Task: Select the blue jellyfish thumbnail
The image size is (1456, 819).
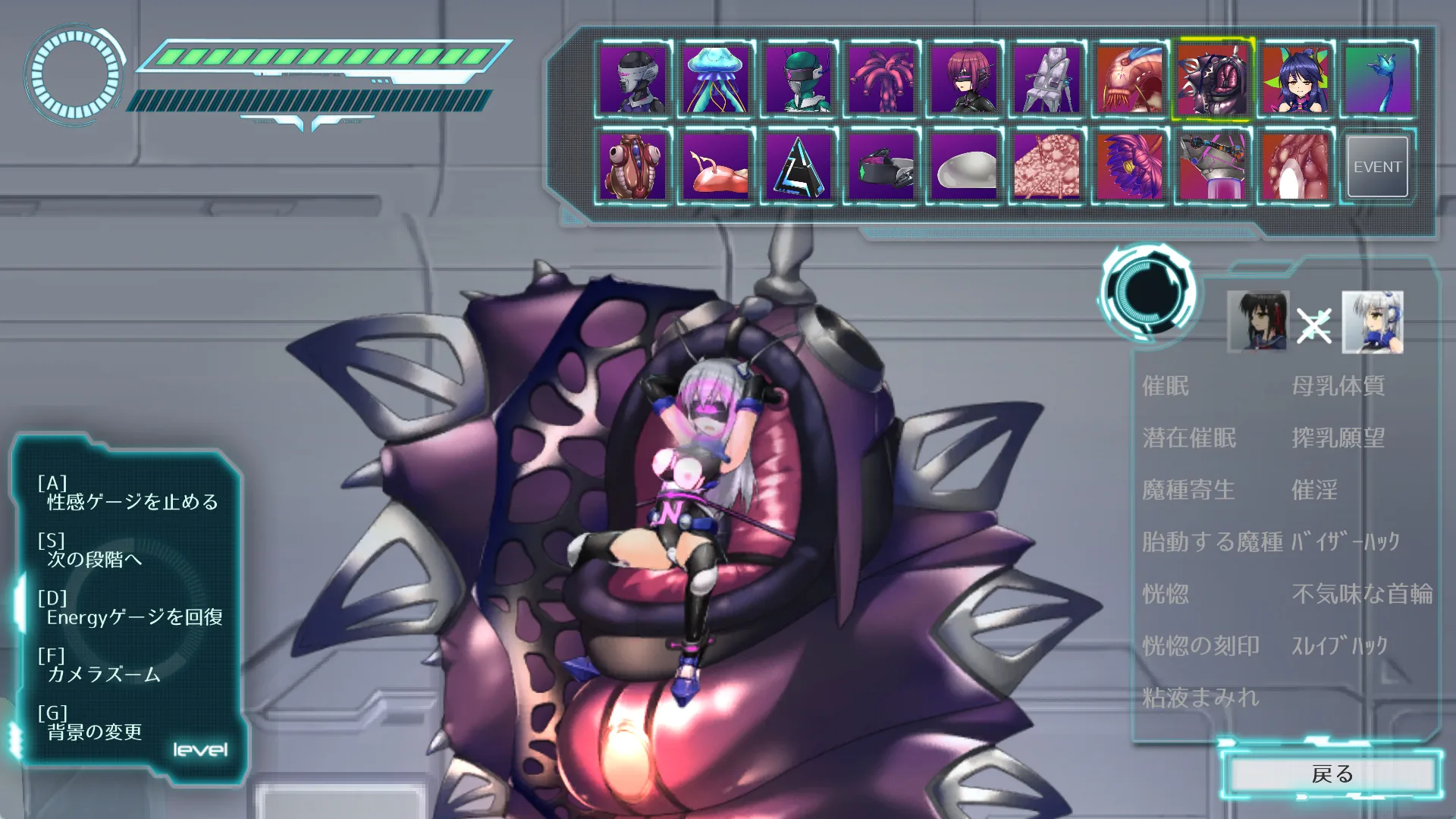Action: 715,80
